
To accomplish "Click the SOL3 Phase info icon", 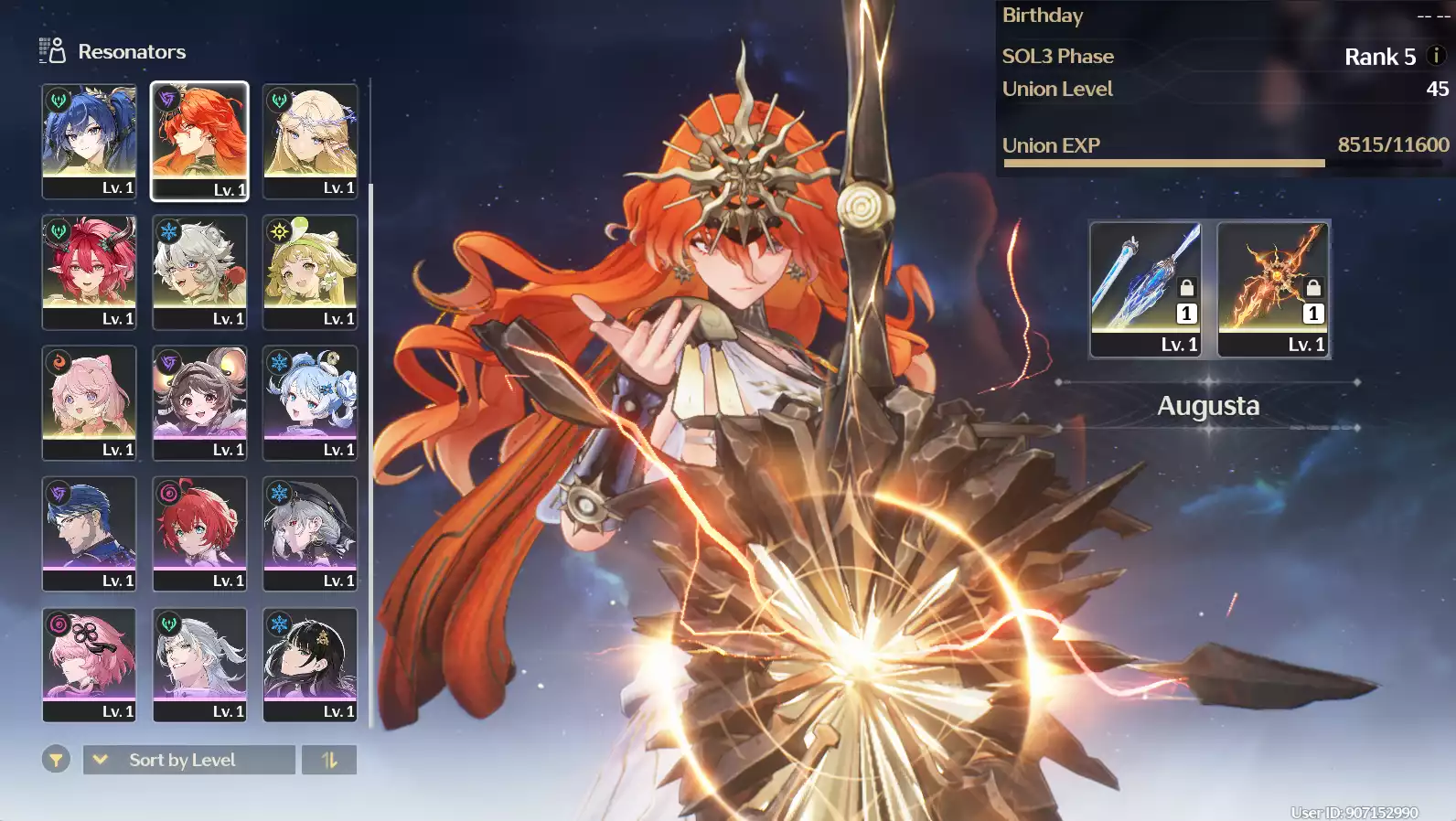I will (1436, 56).
